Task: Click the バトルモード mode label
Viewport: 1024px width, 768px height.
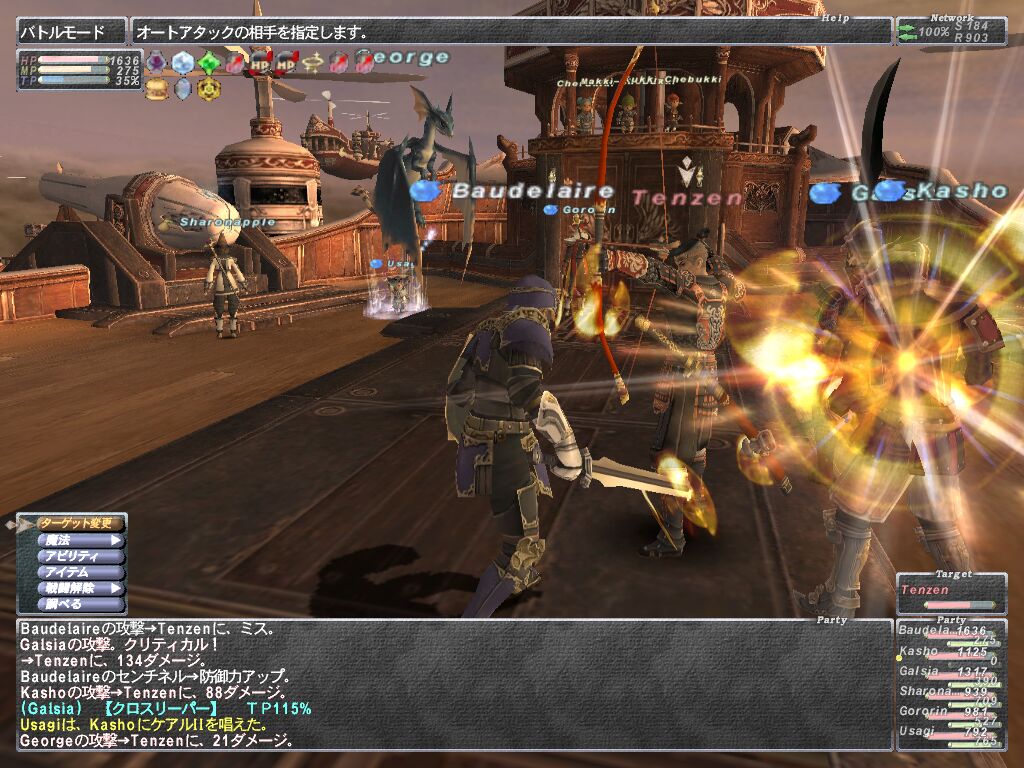Action: pos(70,32)
